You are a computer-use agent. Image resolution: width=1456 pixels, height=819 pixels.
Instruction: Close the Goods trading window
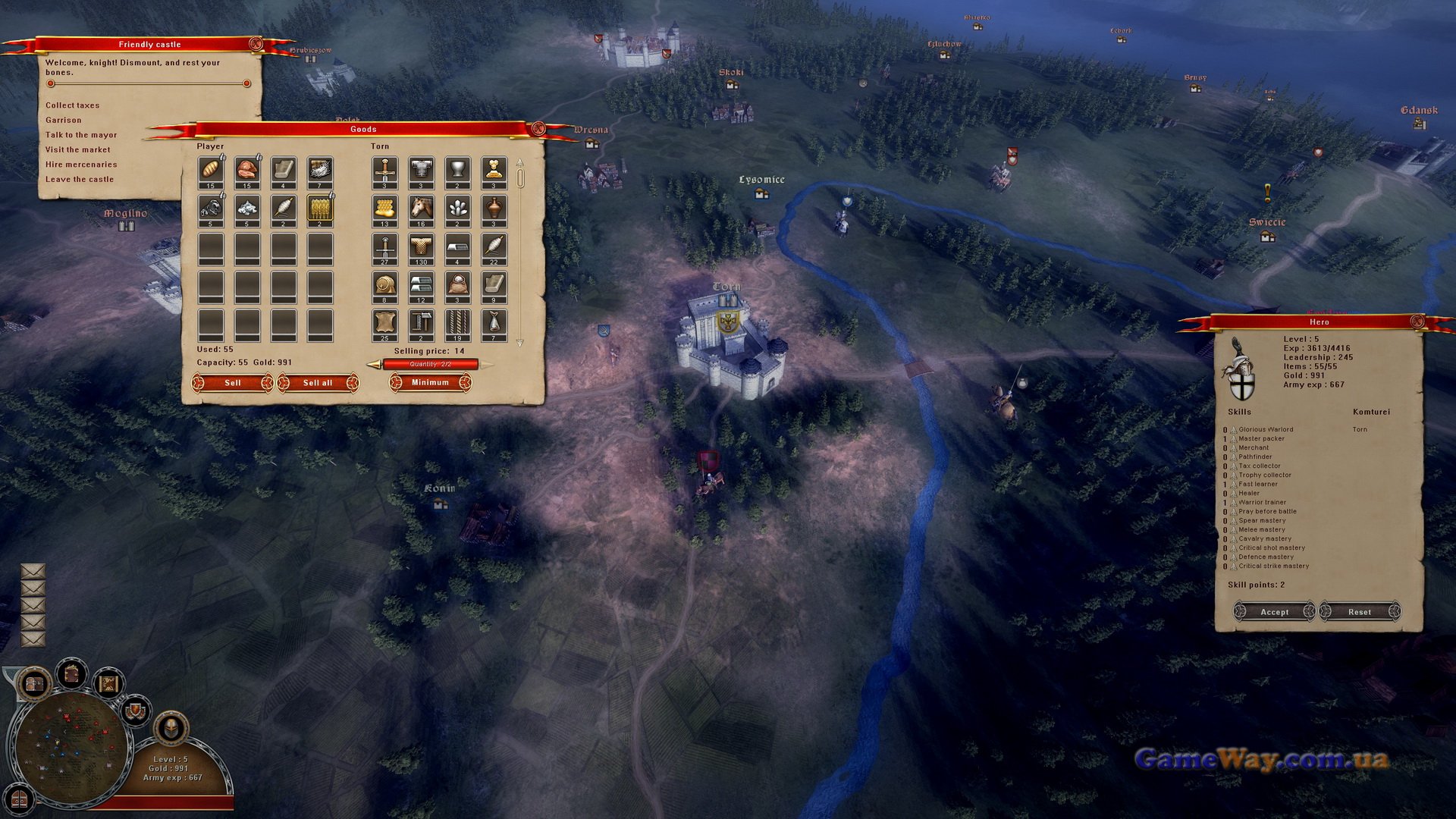538,128
